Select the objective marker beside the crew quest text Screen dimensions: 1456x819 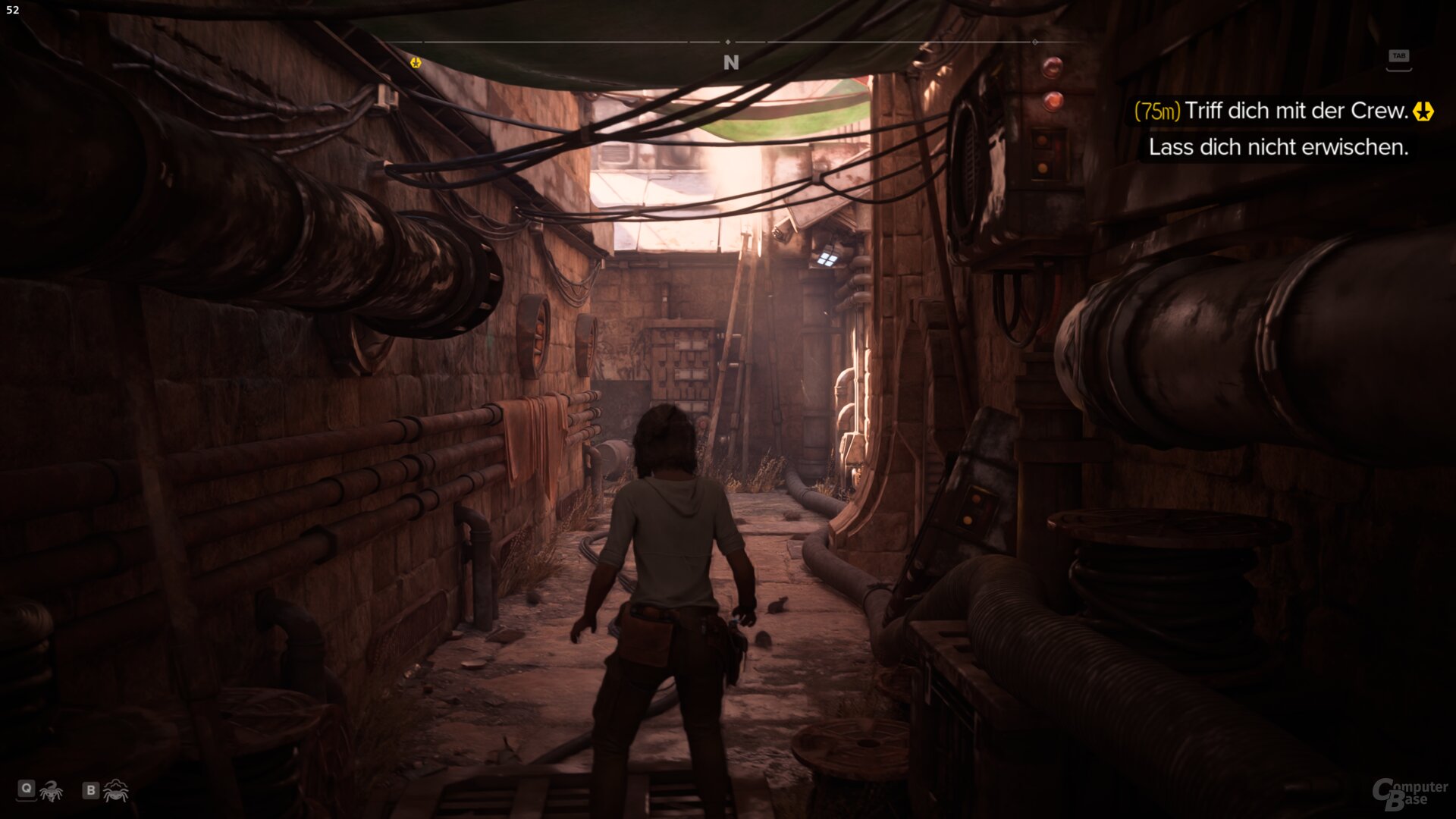tap(1424, 112)
